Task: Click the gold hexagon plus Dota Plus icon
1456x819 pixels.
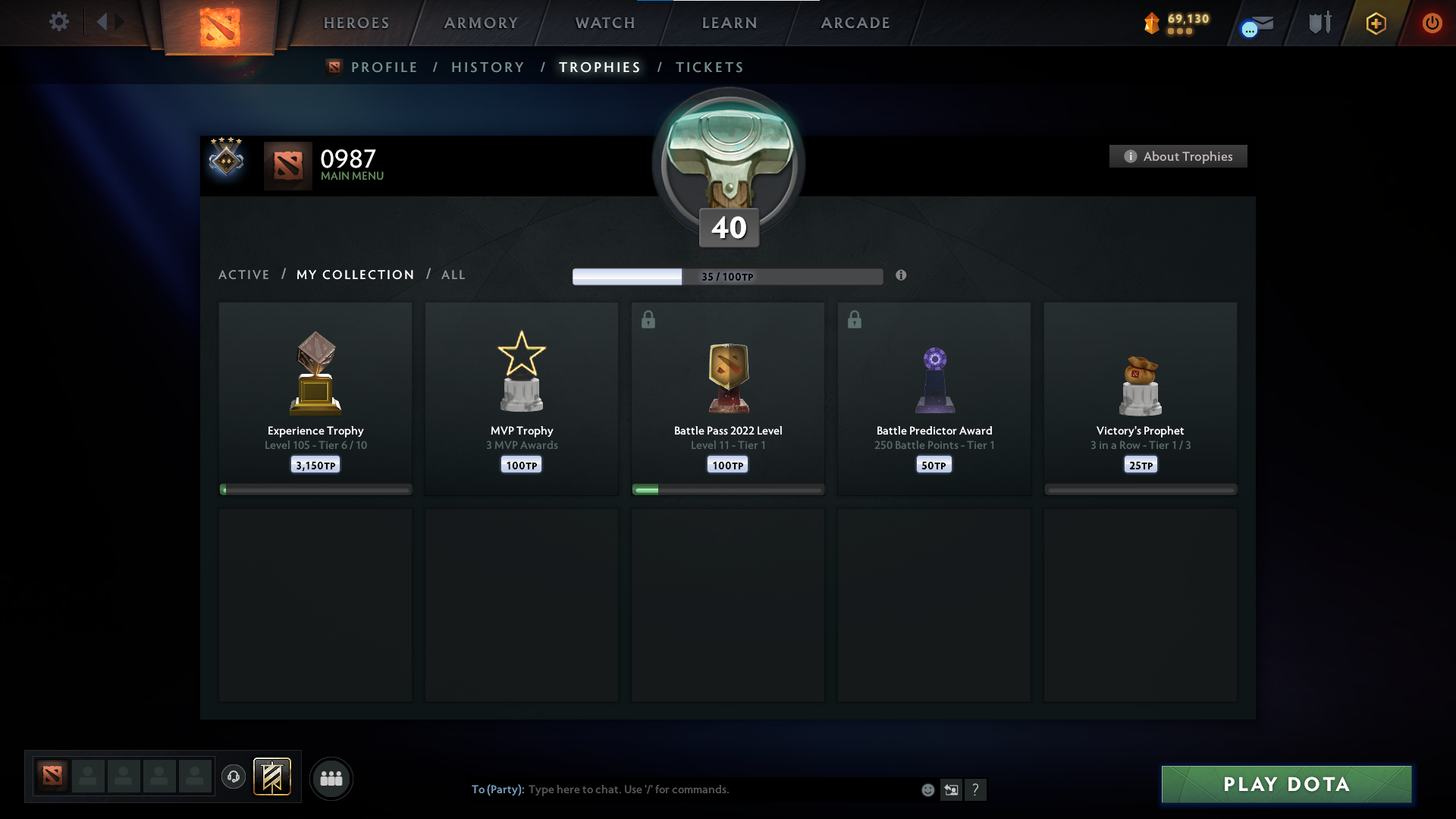Action: coord(1375,23)
